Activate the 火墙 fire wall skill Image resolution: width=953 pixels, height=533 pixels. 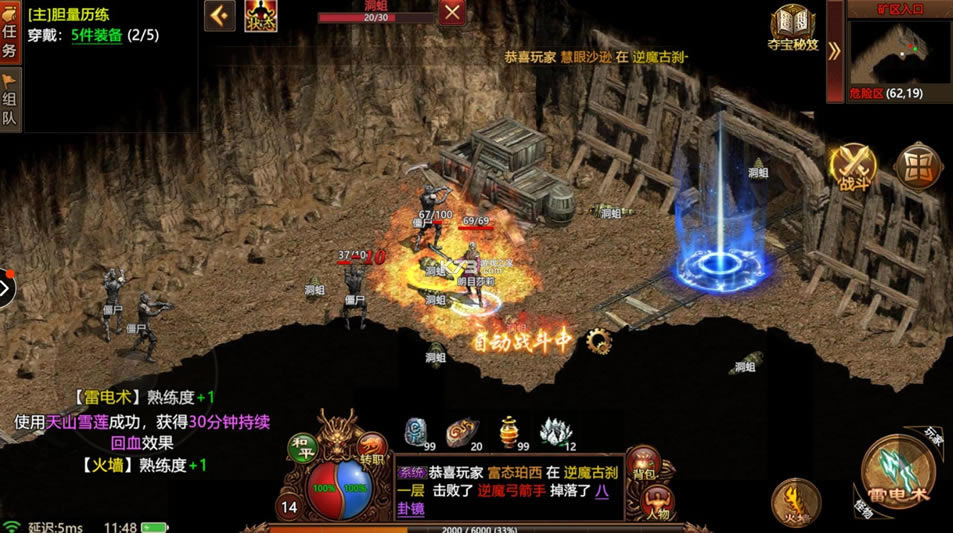pos(795,500)
